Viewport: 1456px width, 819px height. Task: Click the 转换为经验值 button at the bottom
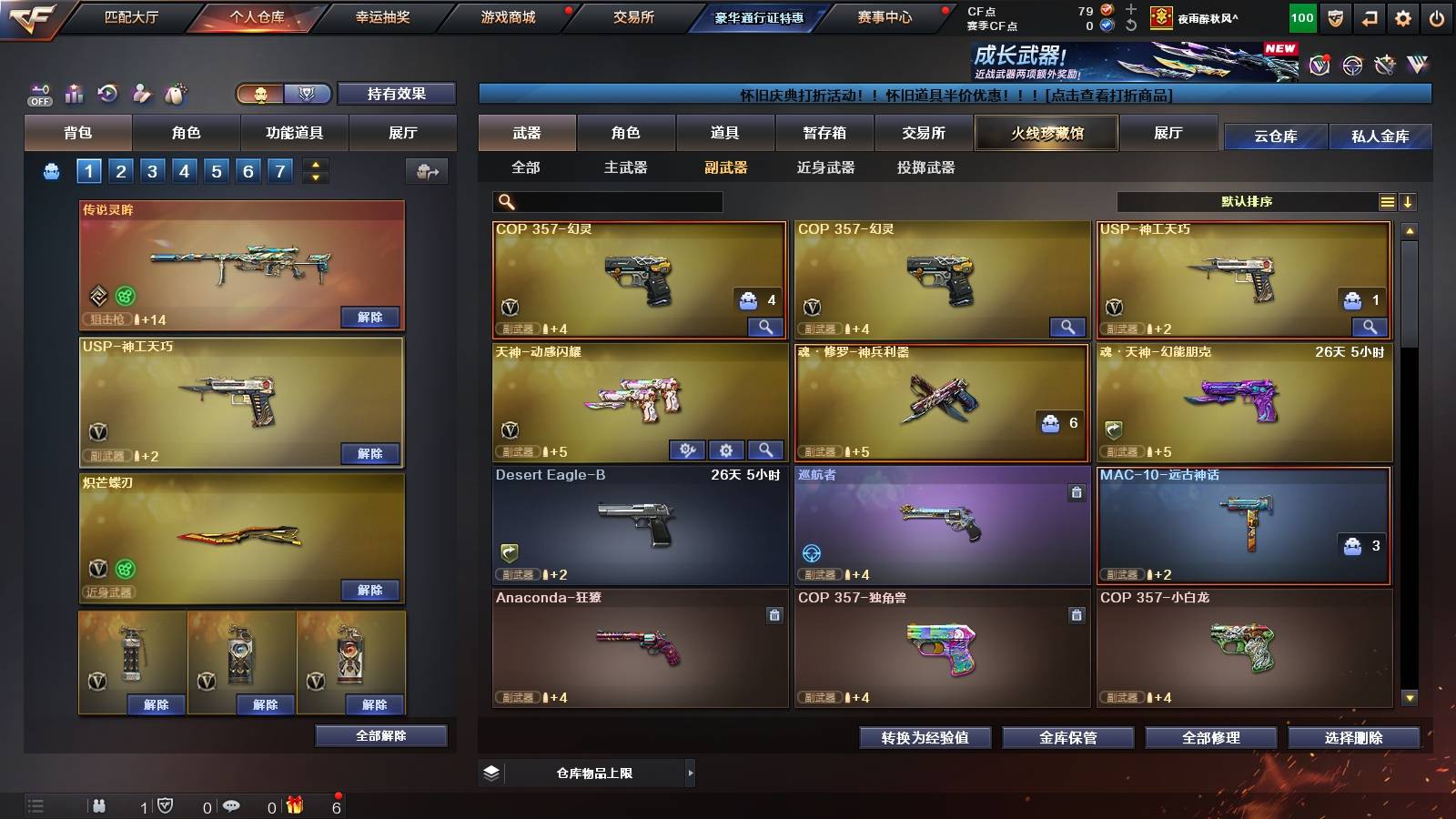(925, 738)
